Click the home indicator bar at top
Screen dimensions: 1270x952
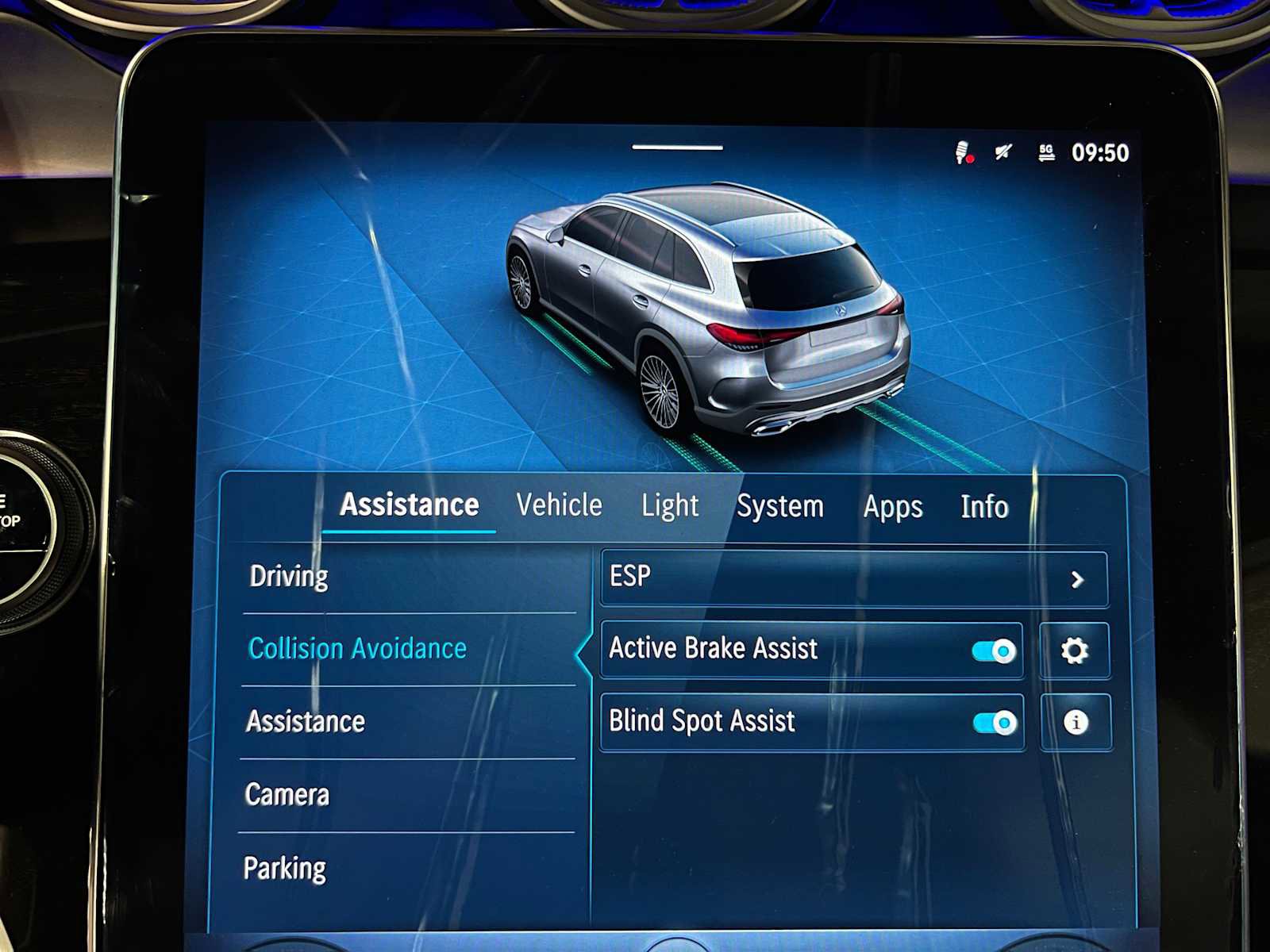tap(677, 145)
